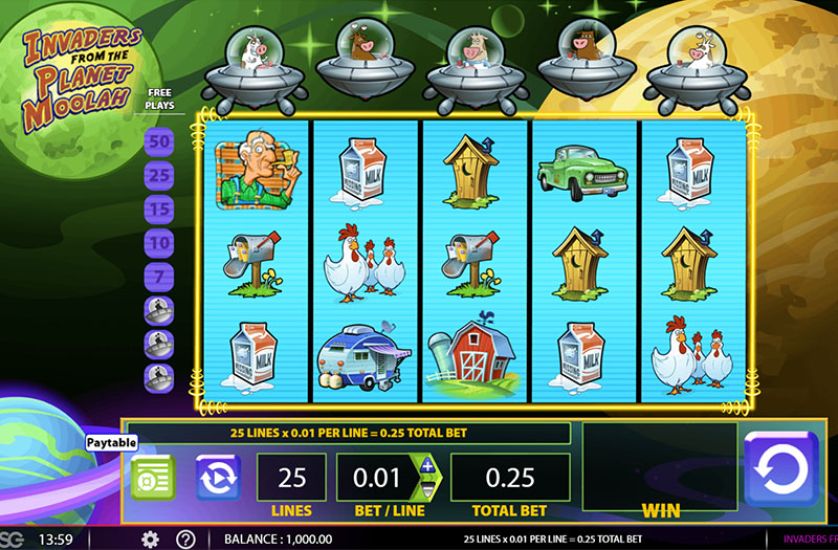Show help with the question mark icon
Image resolution: width=838 pixels, height=550 pixels.
coord(185,539)
